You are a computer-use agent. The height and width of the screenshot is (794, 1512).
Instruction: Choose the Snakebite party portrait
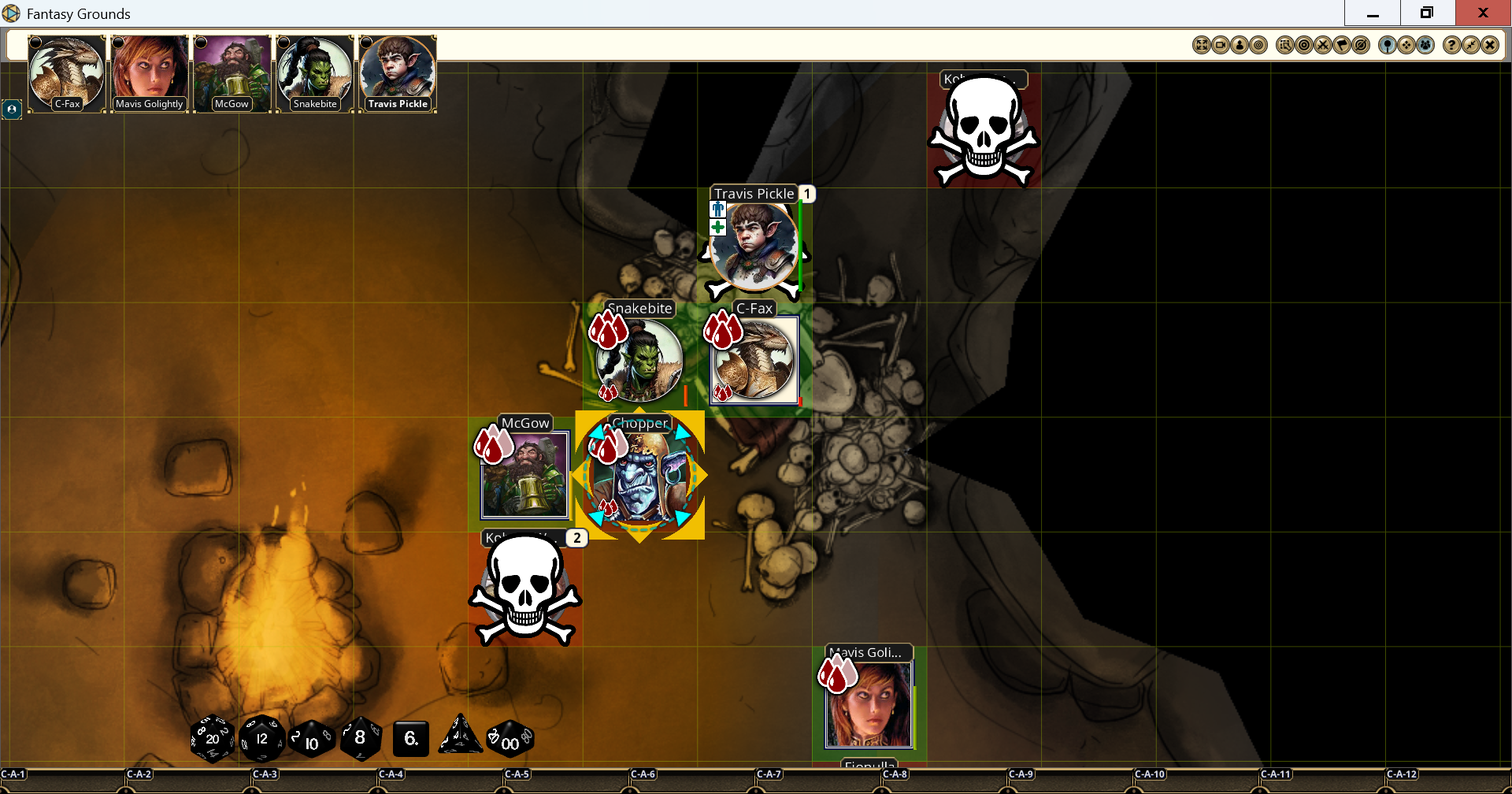click(315, 72)
